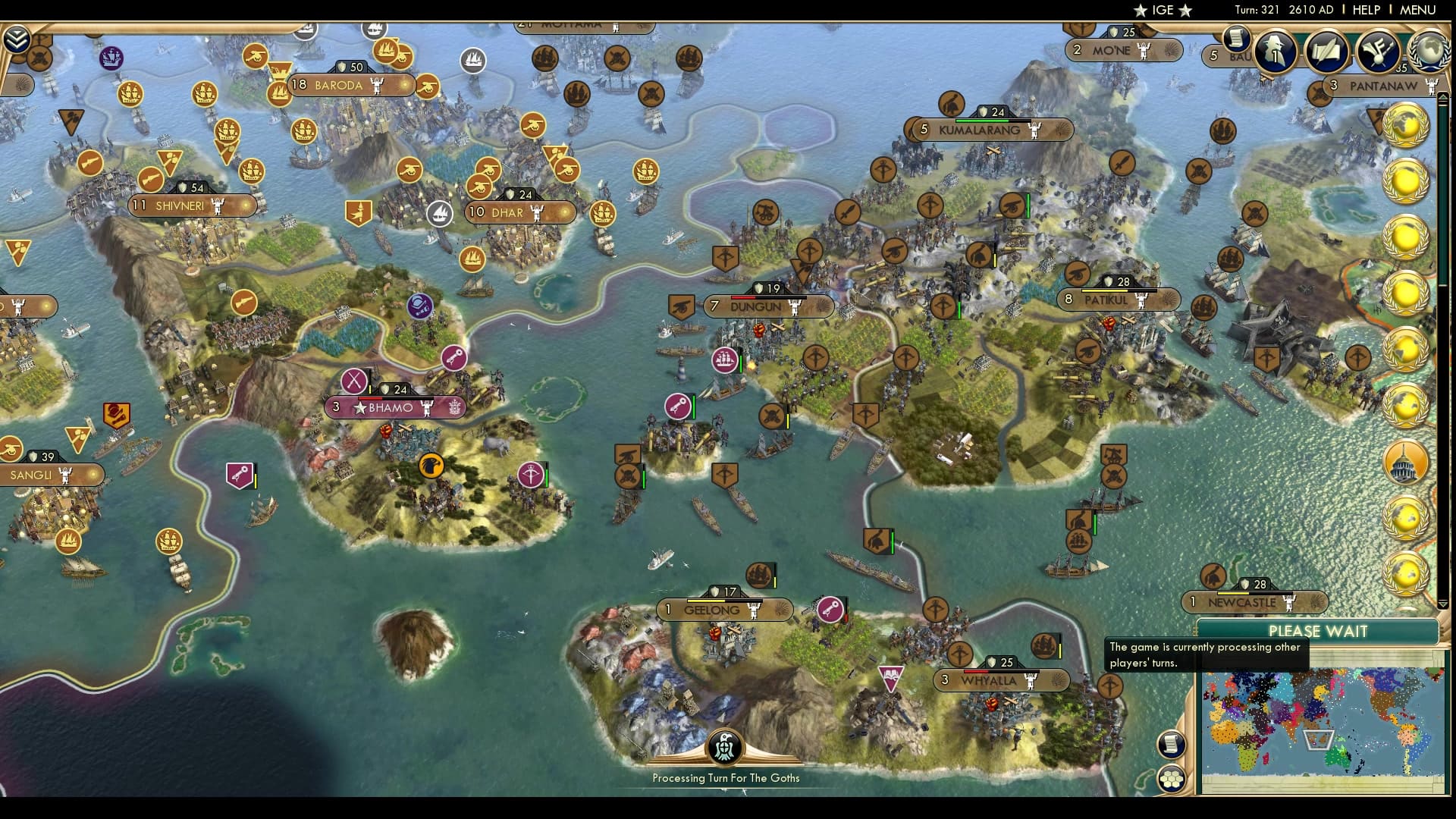Open the Social Policies scroll-and-quill icon
Screen dimensions: 1456x819
pyautogui.click(x=1326, y=52)
